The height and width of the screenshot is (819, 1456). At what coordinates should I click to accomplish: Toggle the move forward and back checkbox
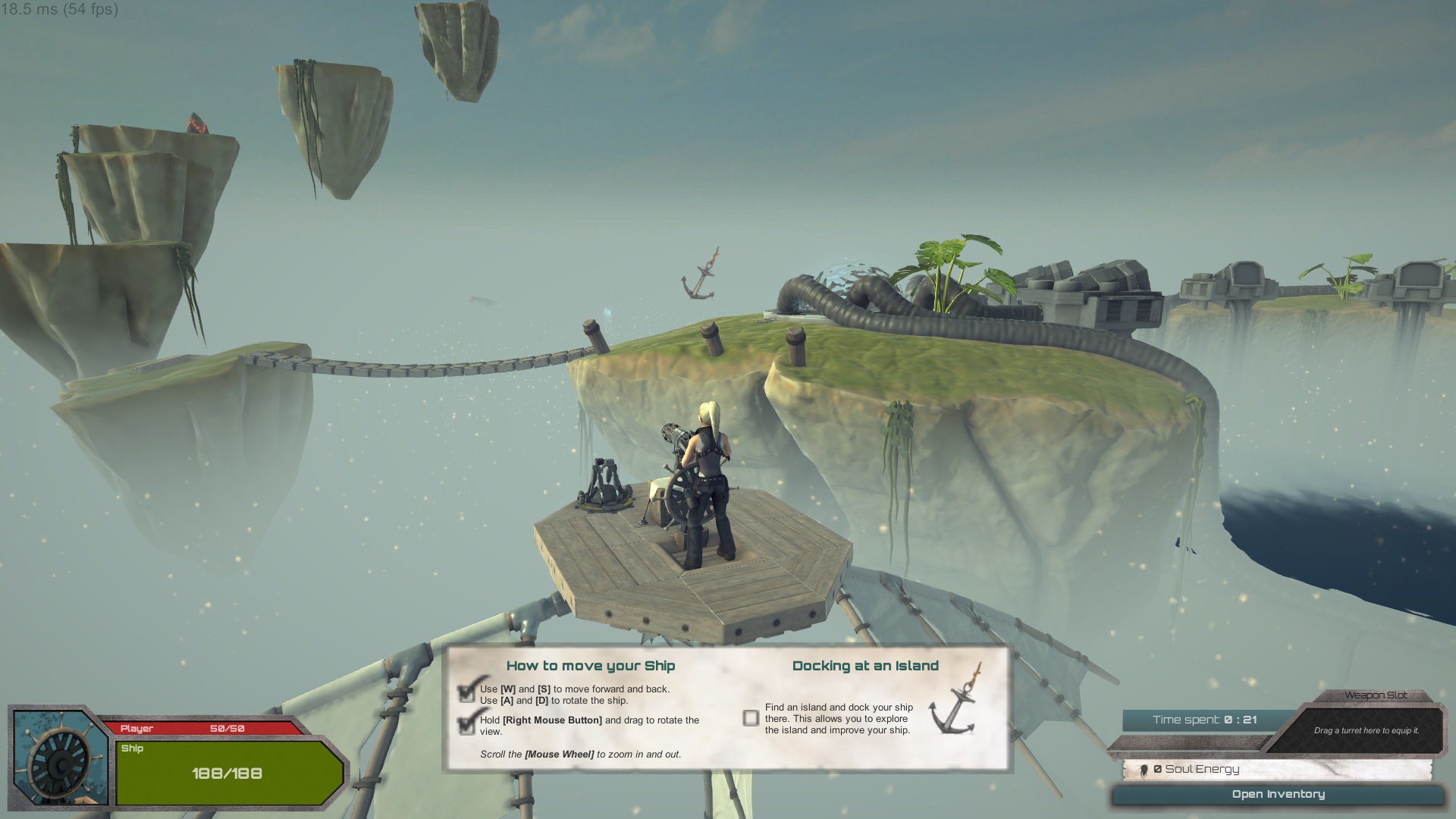point(467,694)
